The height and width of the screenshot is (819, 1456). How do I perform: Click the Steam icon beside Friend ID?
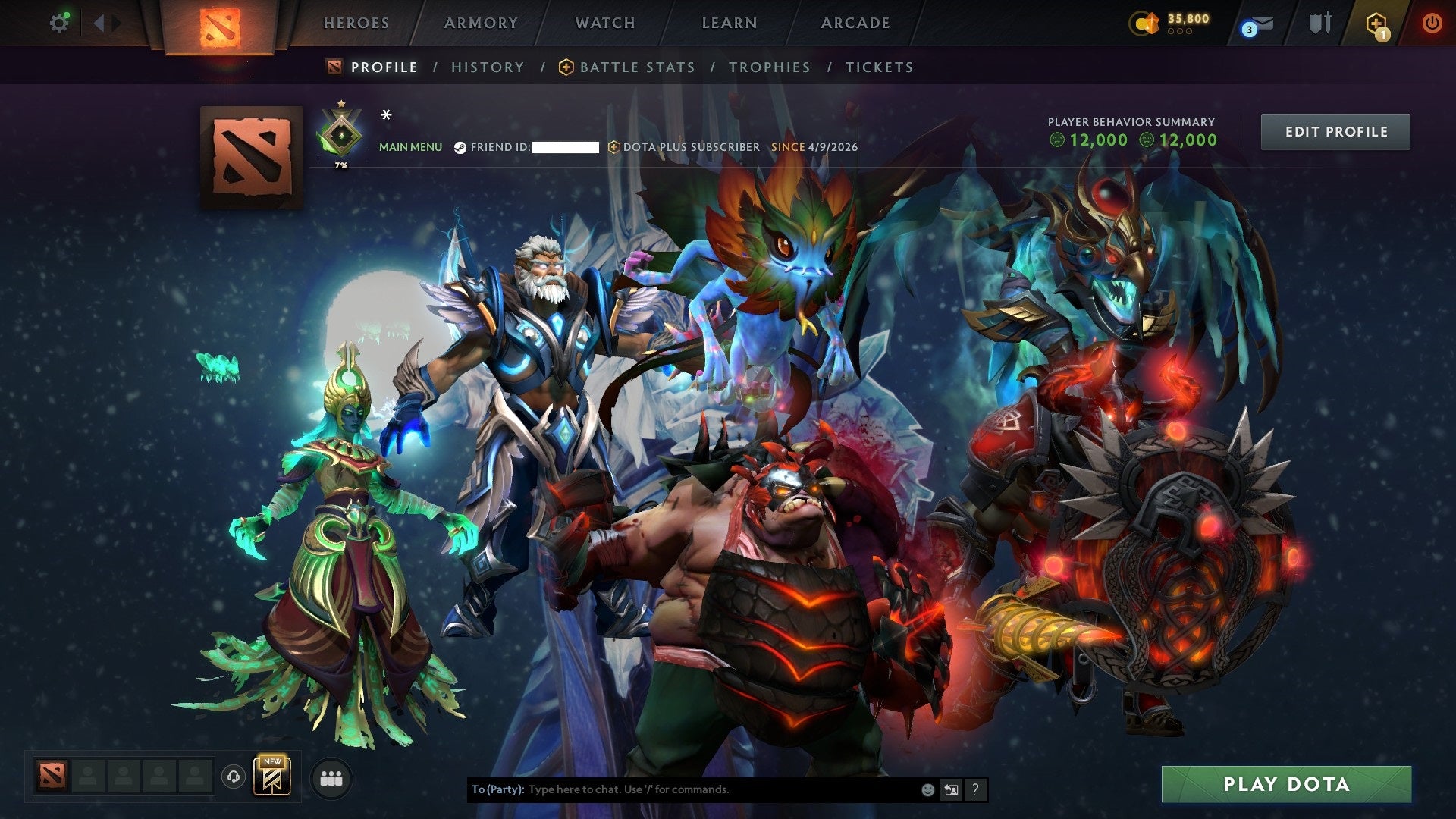point(460,148)
